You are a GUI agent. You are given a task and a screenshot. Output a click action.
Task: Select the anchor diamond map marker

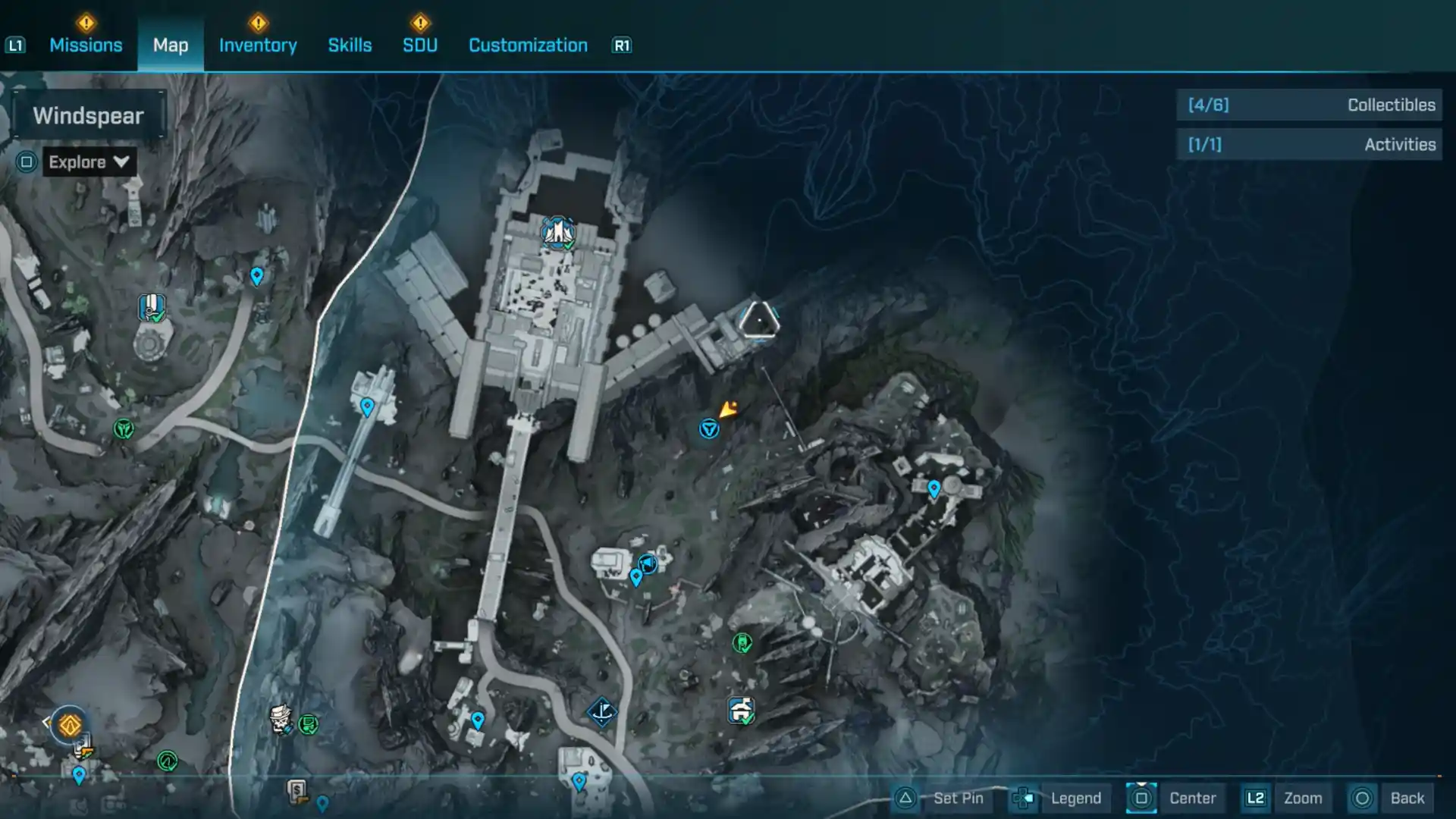602,711
